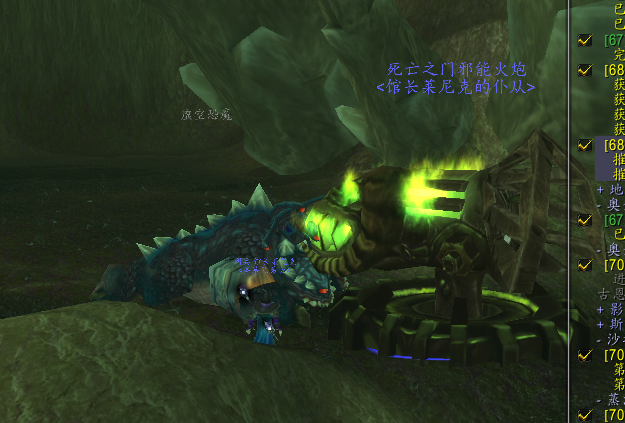Expand the "斯" quest zone header

[x=600, y=324]
